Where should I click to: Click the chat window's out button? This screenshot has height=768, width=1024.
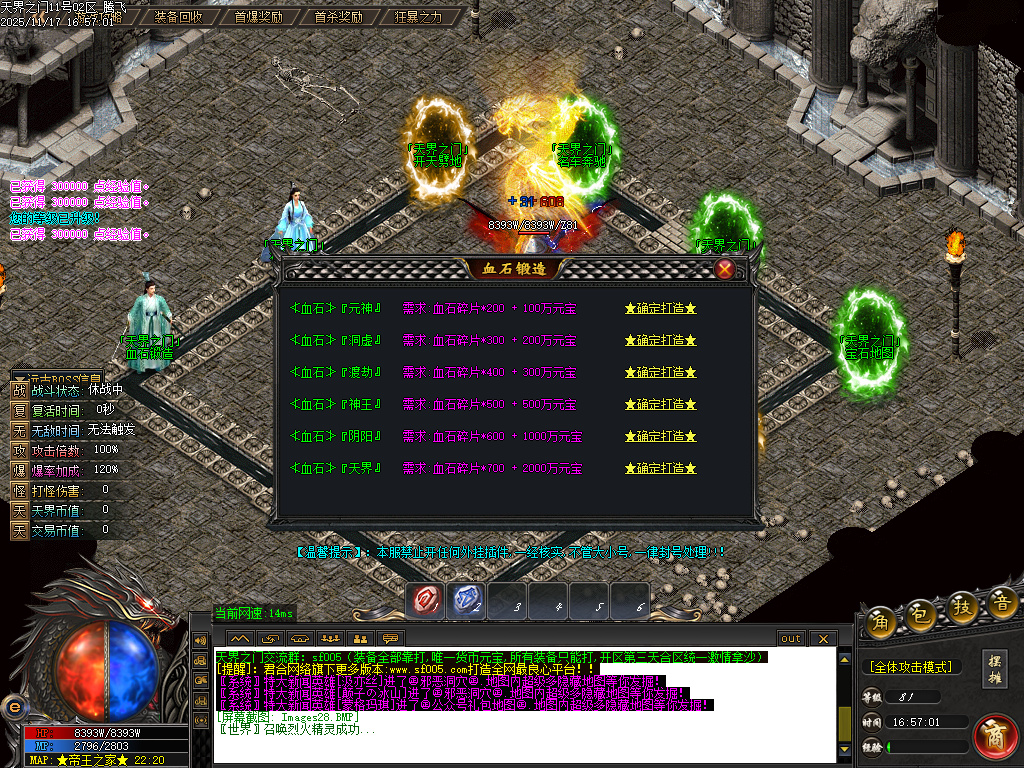coord(791,638)
